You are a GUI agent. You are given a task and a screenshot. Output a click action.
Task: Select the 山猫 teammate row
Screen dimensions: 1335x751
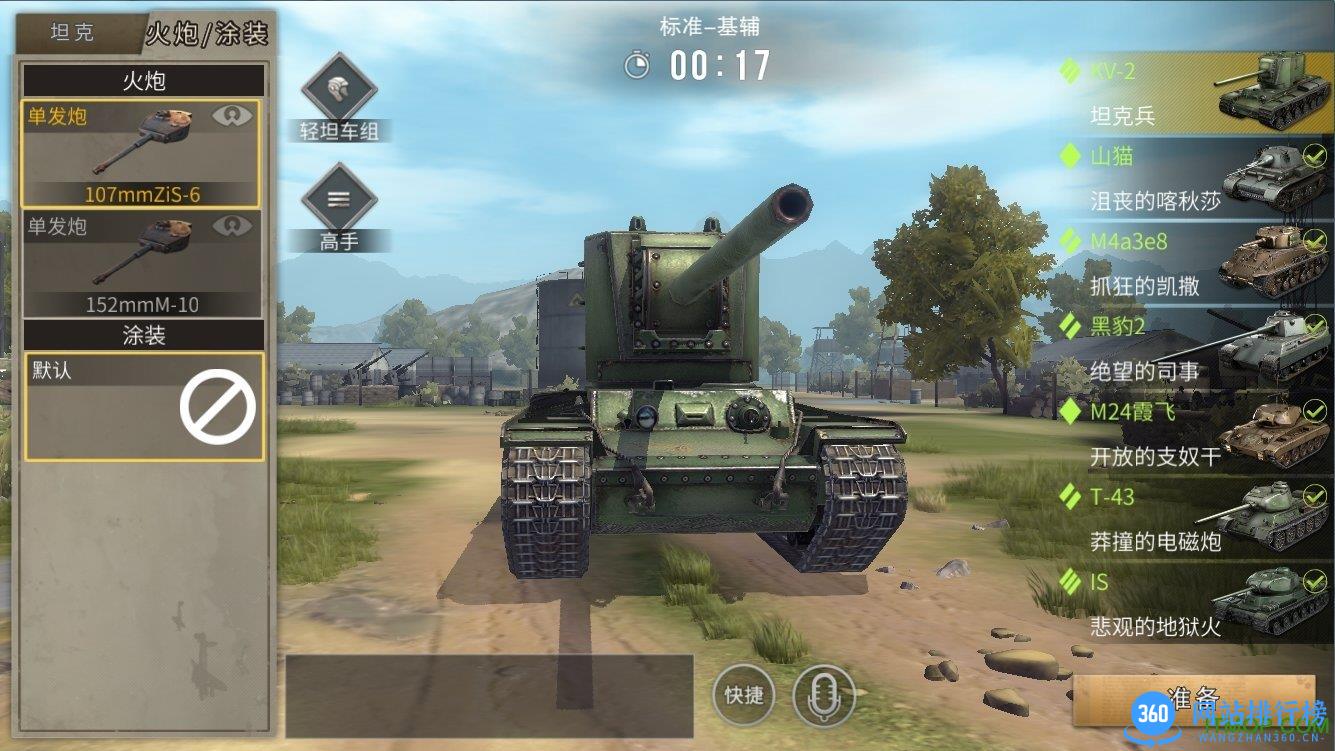(1195, 178)
